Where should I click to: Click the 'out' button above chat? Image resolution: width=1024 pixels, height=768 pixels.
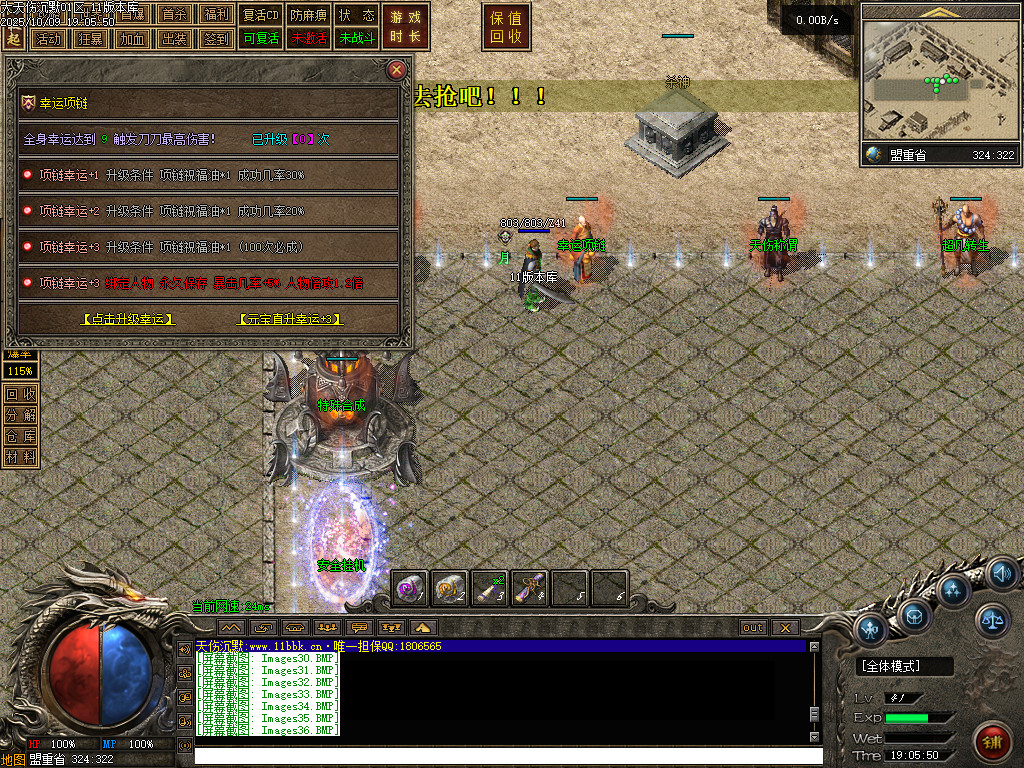(x=753, y=628)
